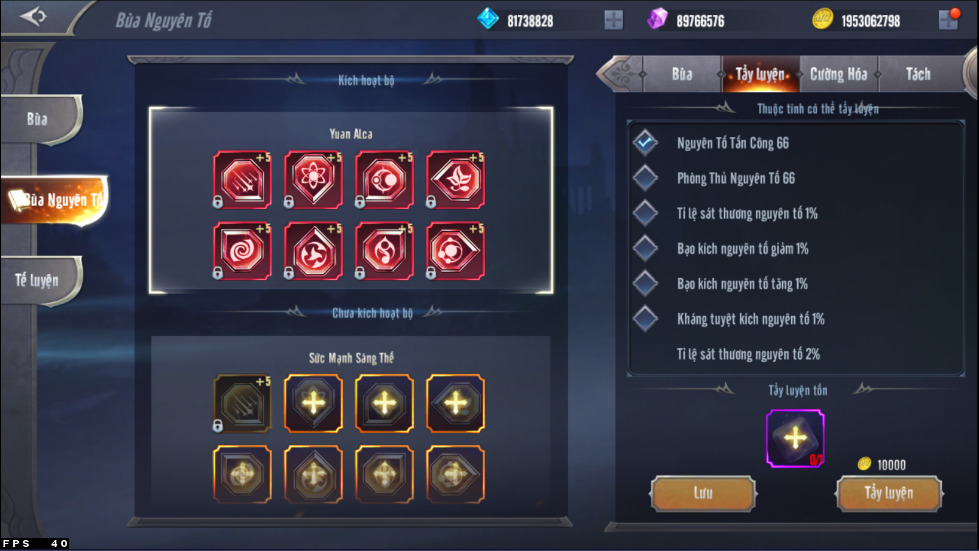Open the Bùa side tab

point(39,119)
